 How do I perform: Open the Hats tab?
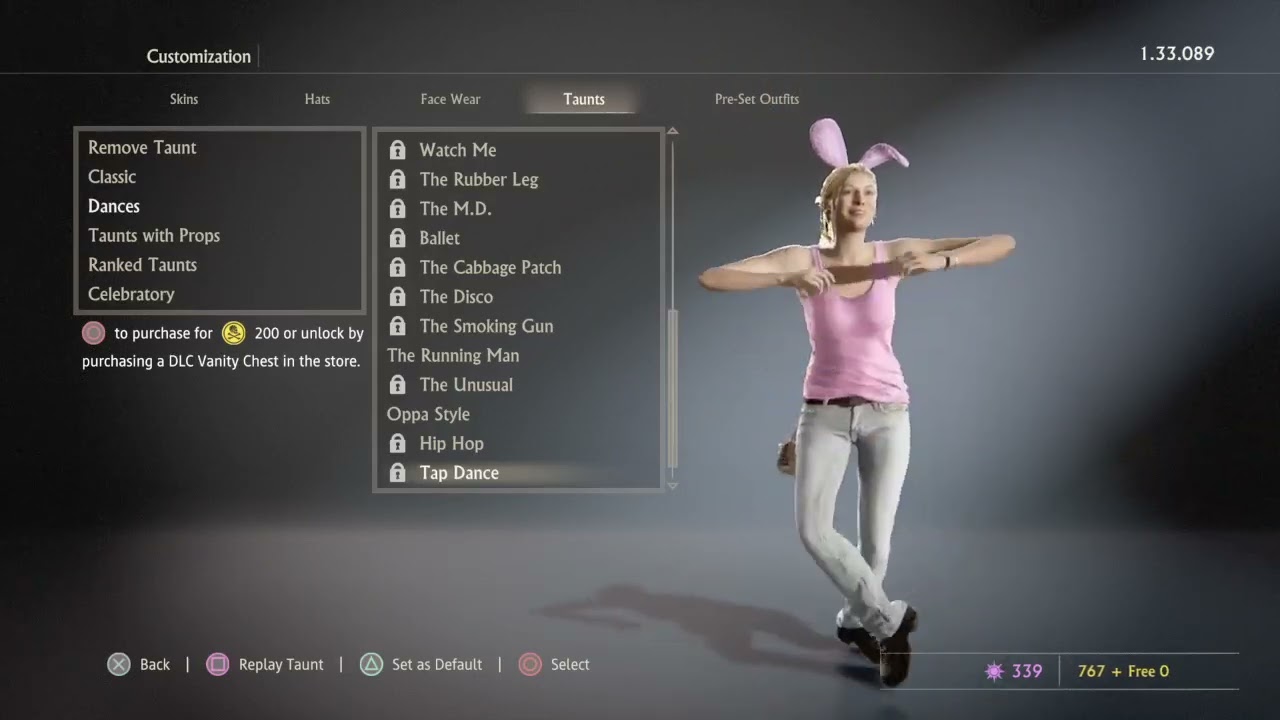(317, 99)
